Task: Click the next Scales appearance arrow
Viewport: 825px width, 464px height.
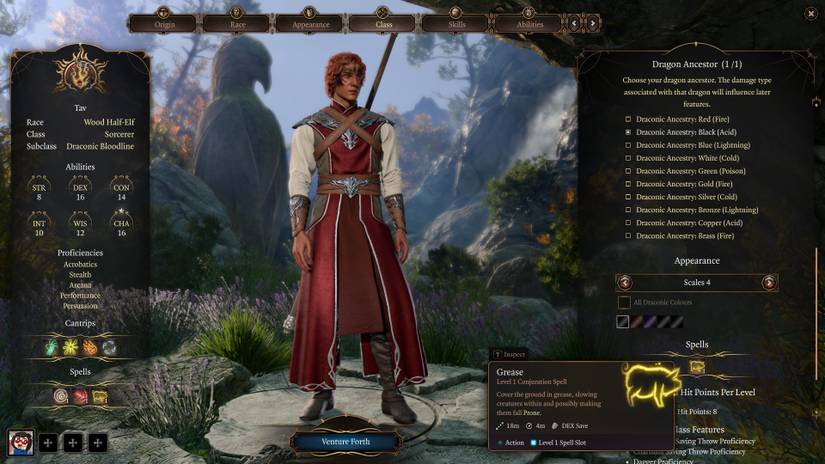Action: pos(768,283)
